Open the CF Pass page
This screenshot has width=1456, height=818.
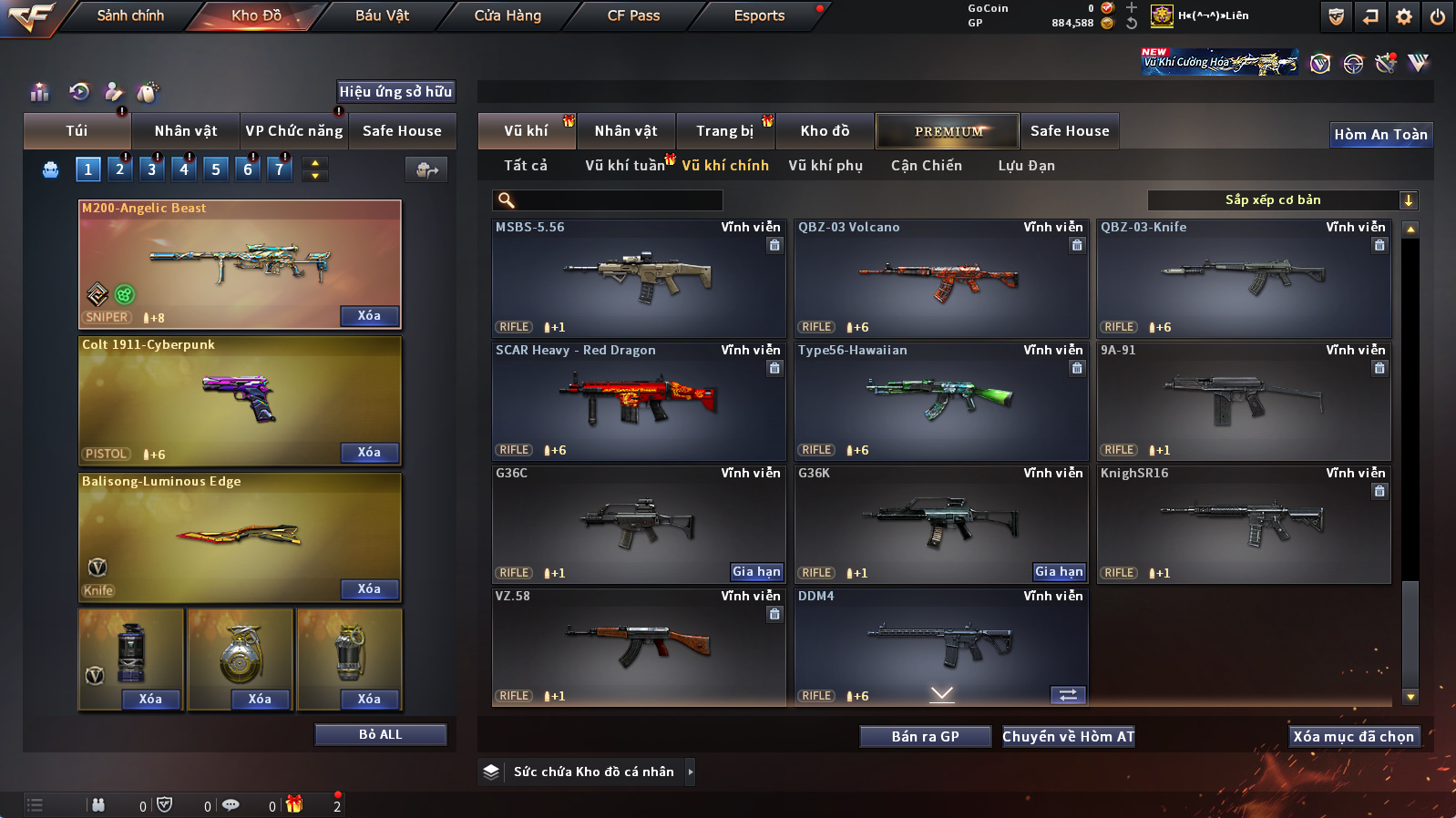click(633, 15)
